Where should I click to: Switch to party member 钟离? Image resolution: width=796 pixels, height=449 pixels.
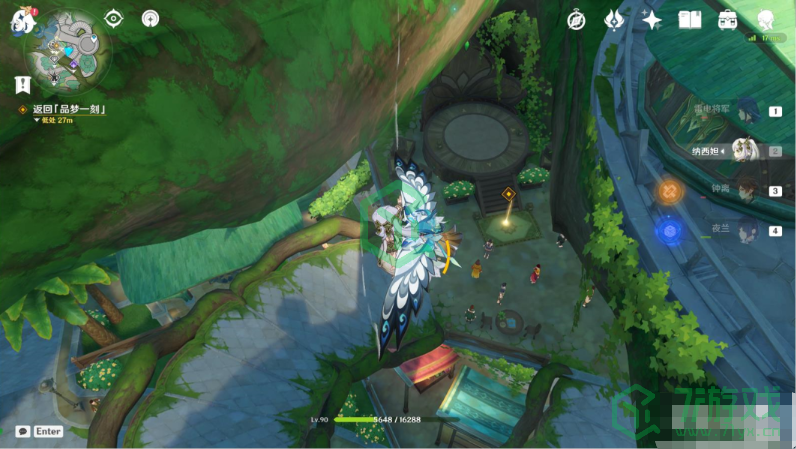pos(745,190)
